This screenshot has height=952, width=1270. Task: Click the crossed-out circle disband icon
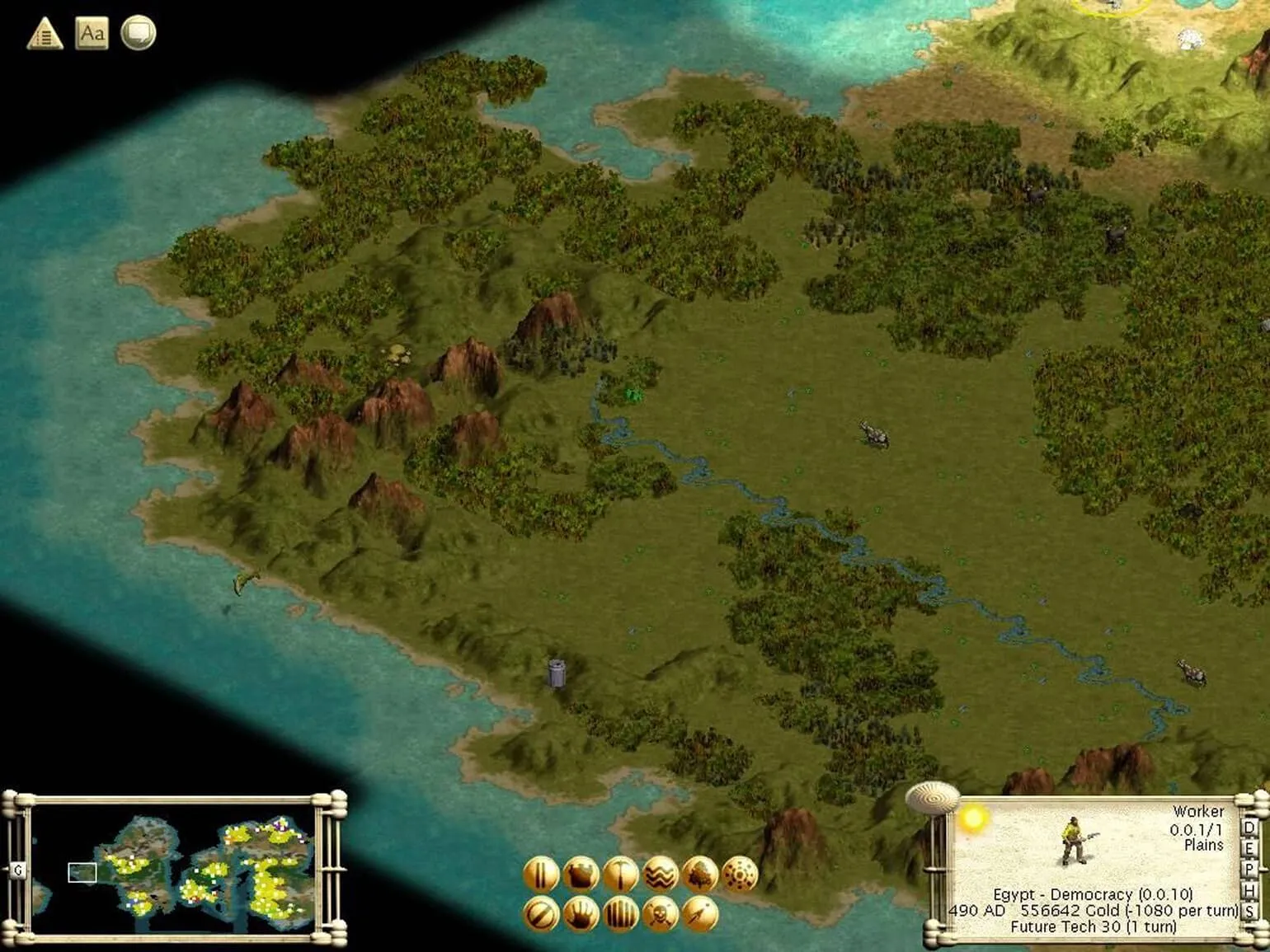pyautogui.click(x=541, y=915)
